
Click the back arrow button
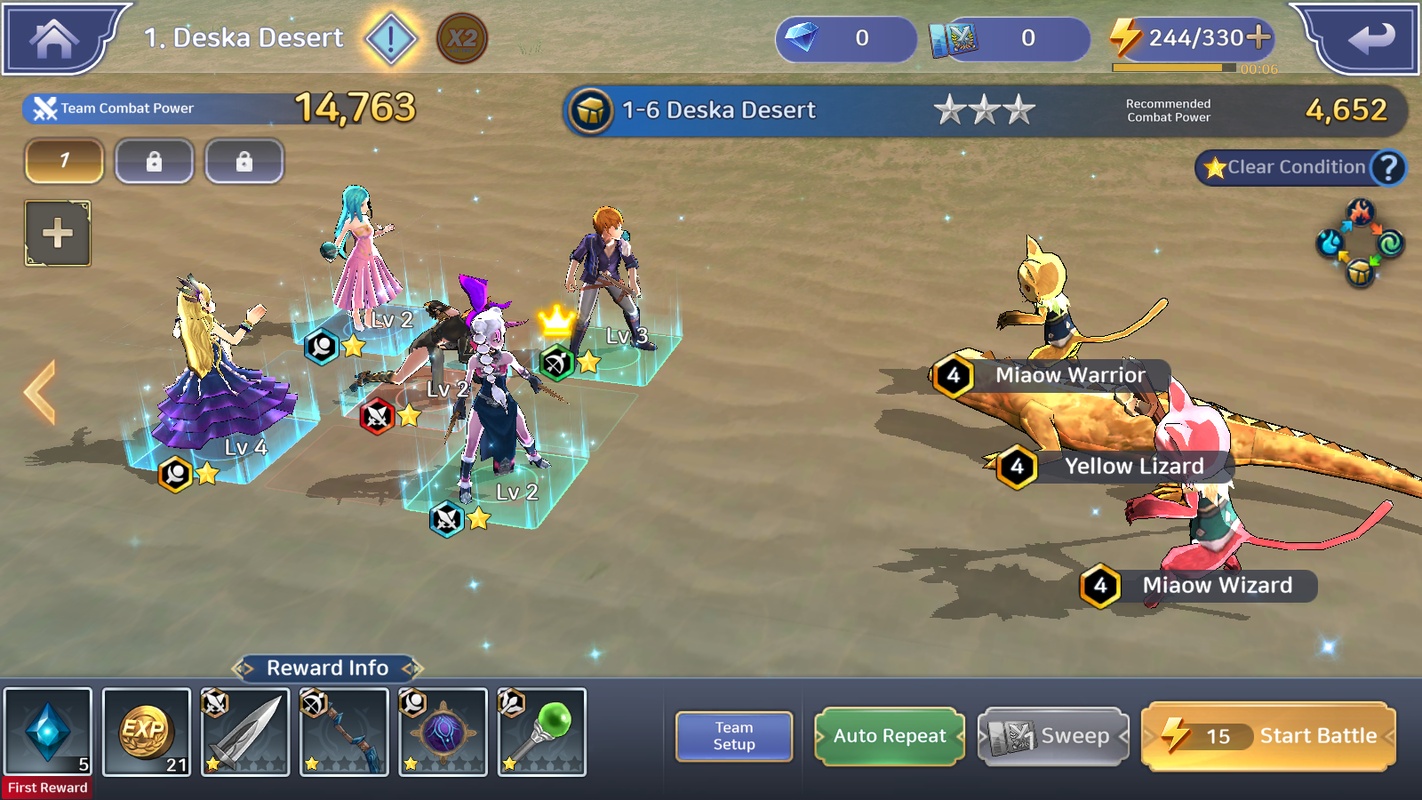click(1370, 39)
